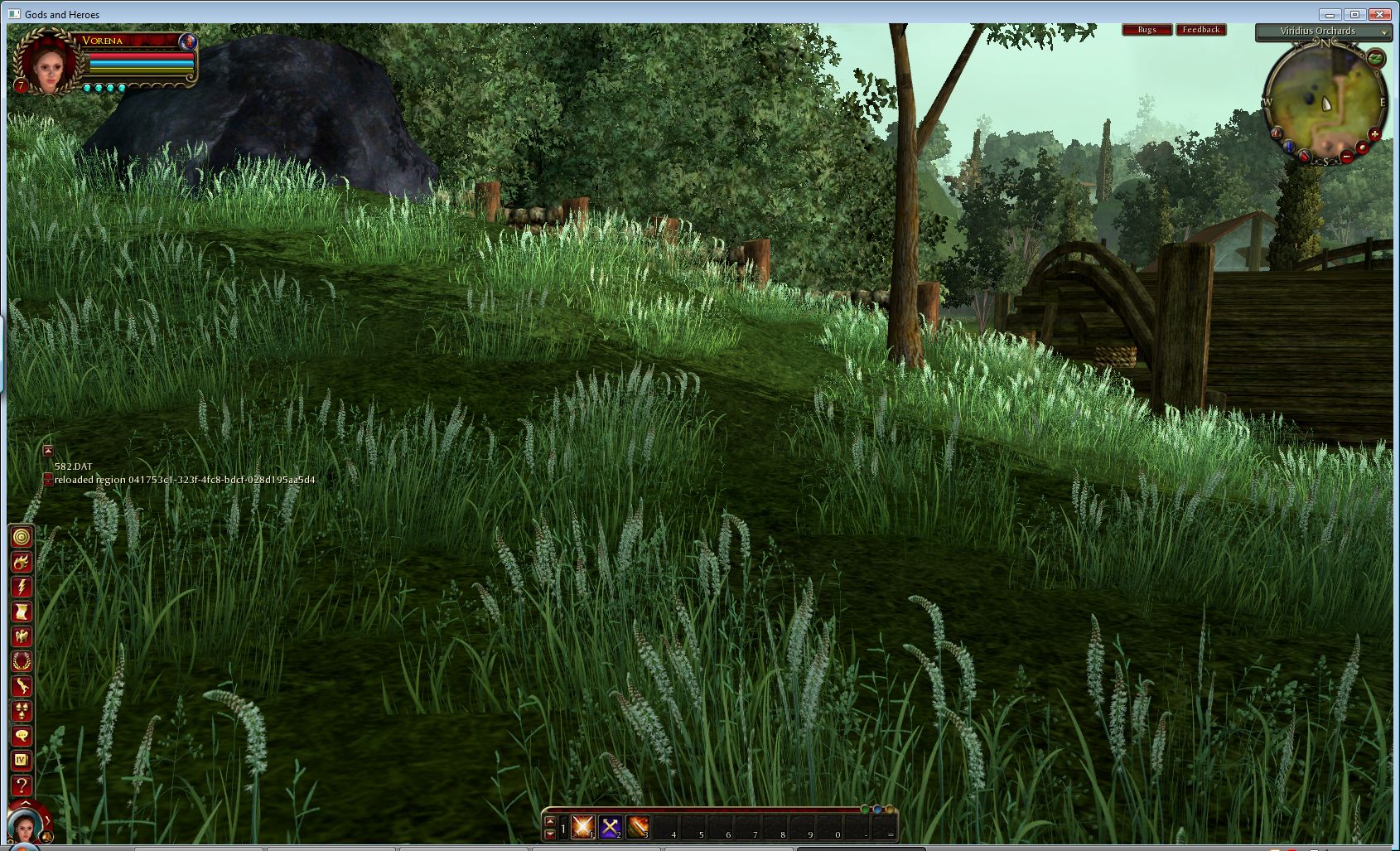The image size is (1400, 851).
Task: Click the Feedback button
Action: pyautogui.click(x=1200, y=30)
